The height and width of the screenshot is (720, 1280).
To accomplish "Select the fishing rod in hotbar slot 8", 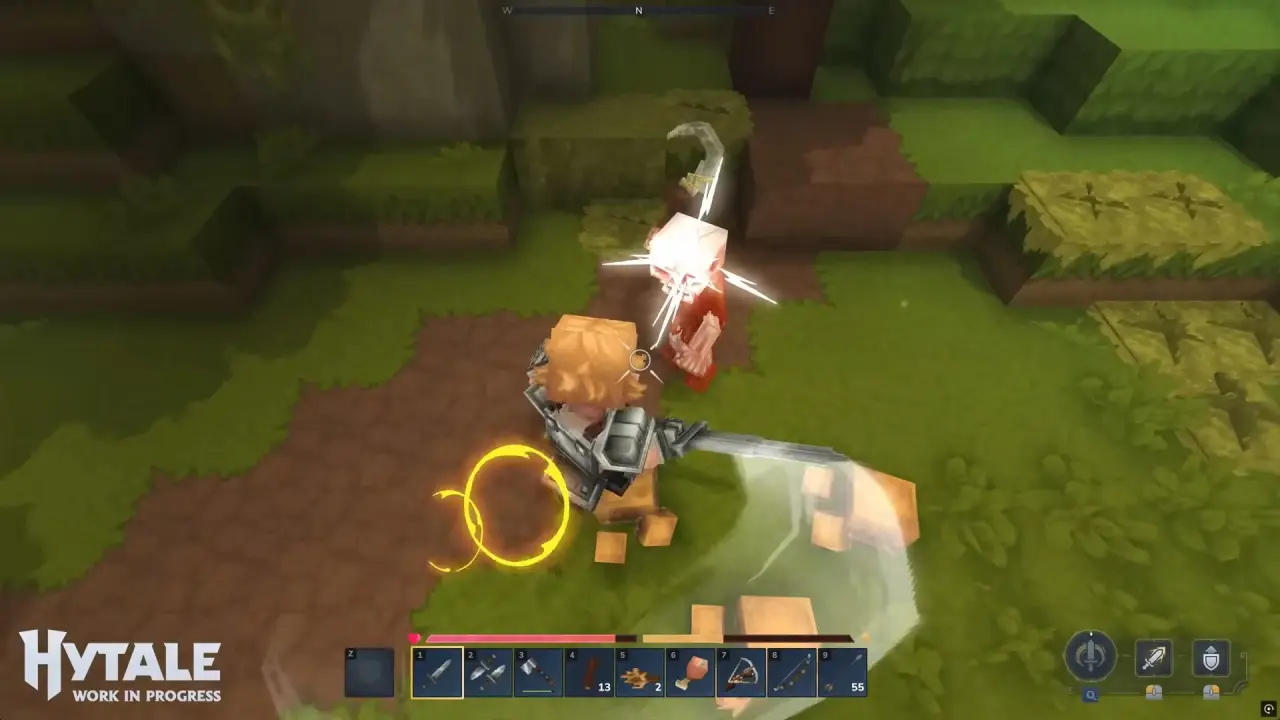I will click(792, 672).
